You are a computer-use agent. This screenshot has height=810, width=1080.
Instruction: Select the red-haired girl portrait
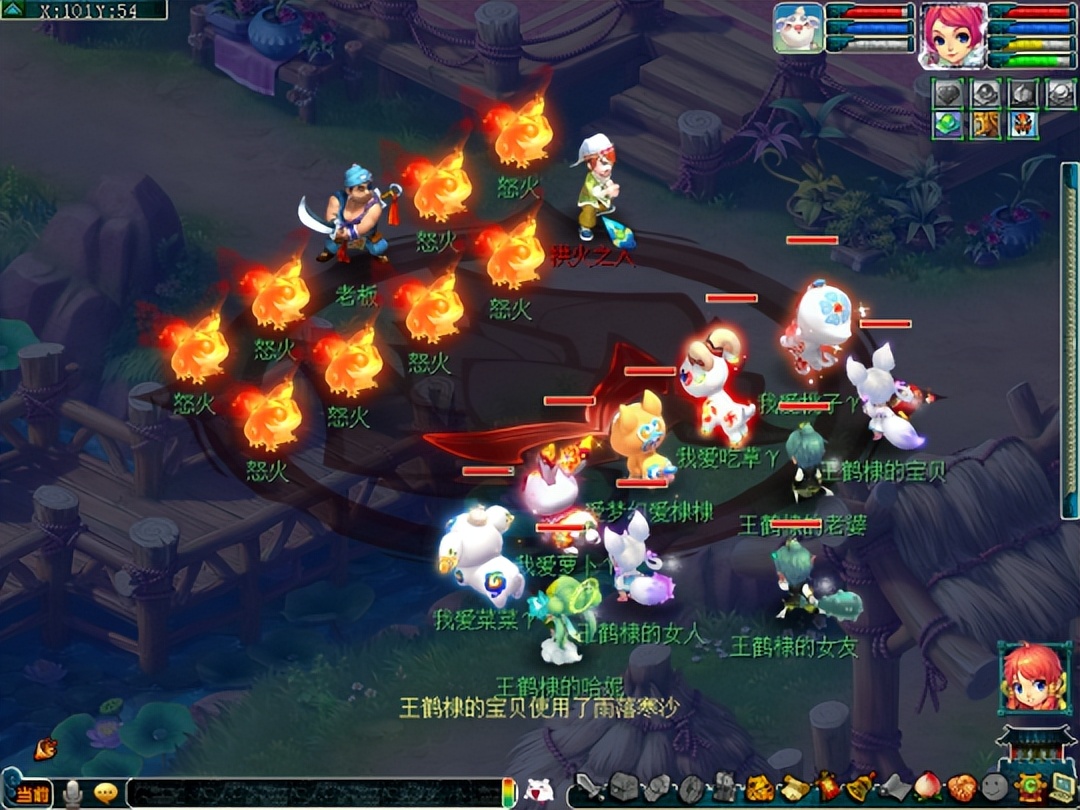[1034, 679]
